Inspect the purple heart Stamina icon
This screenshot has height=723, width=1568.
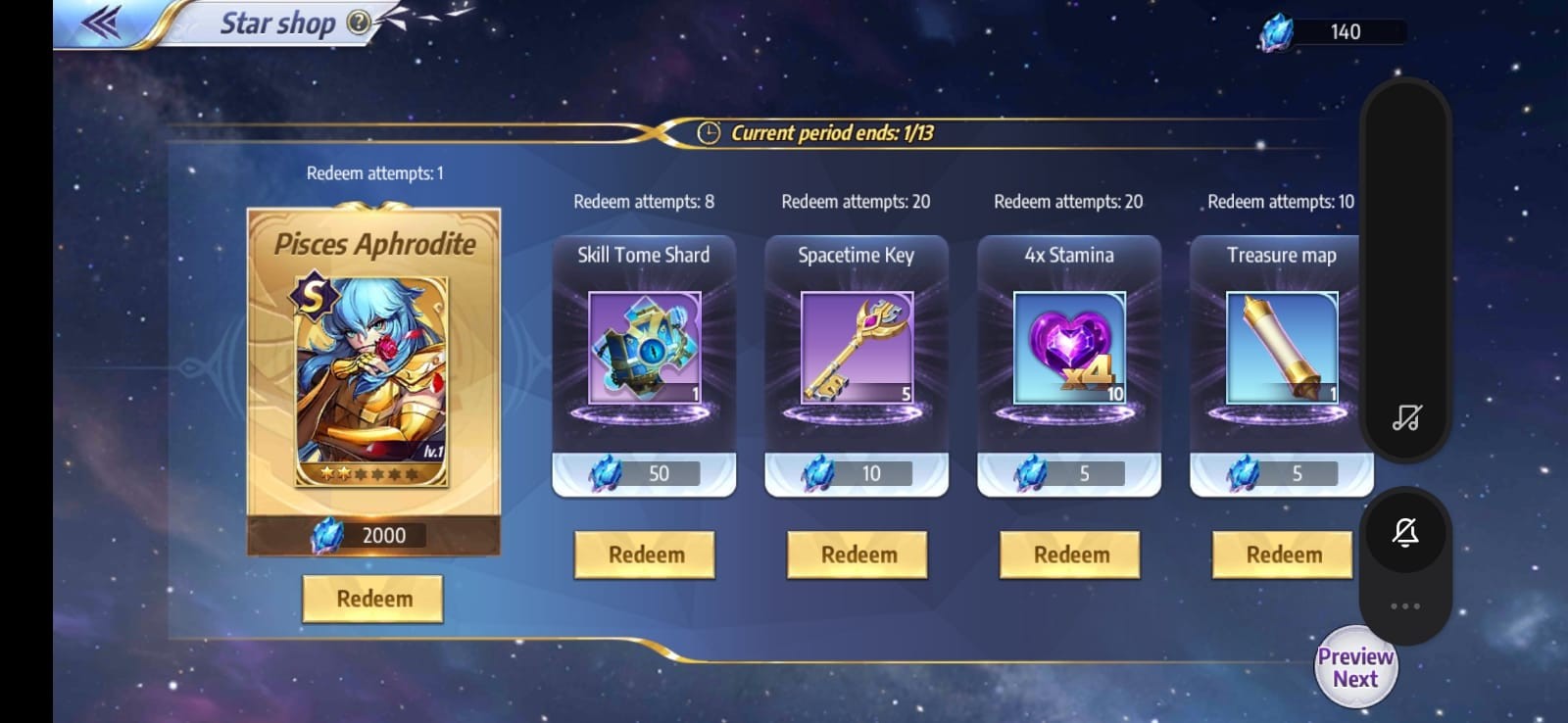click(1070, 348)
